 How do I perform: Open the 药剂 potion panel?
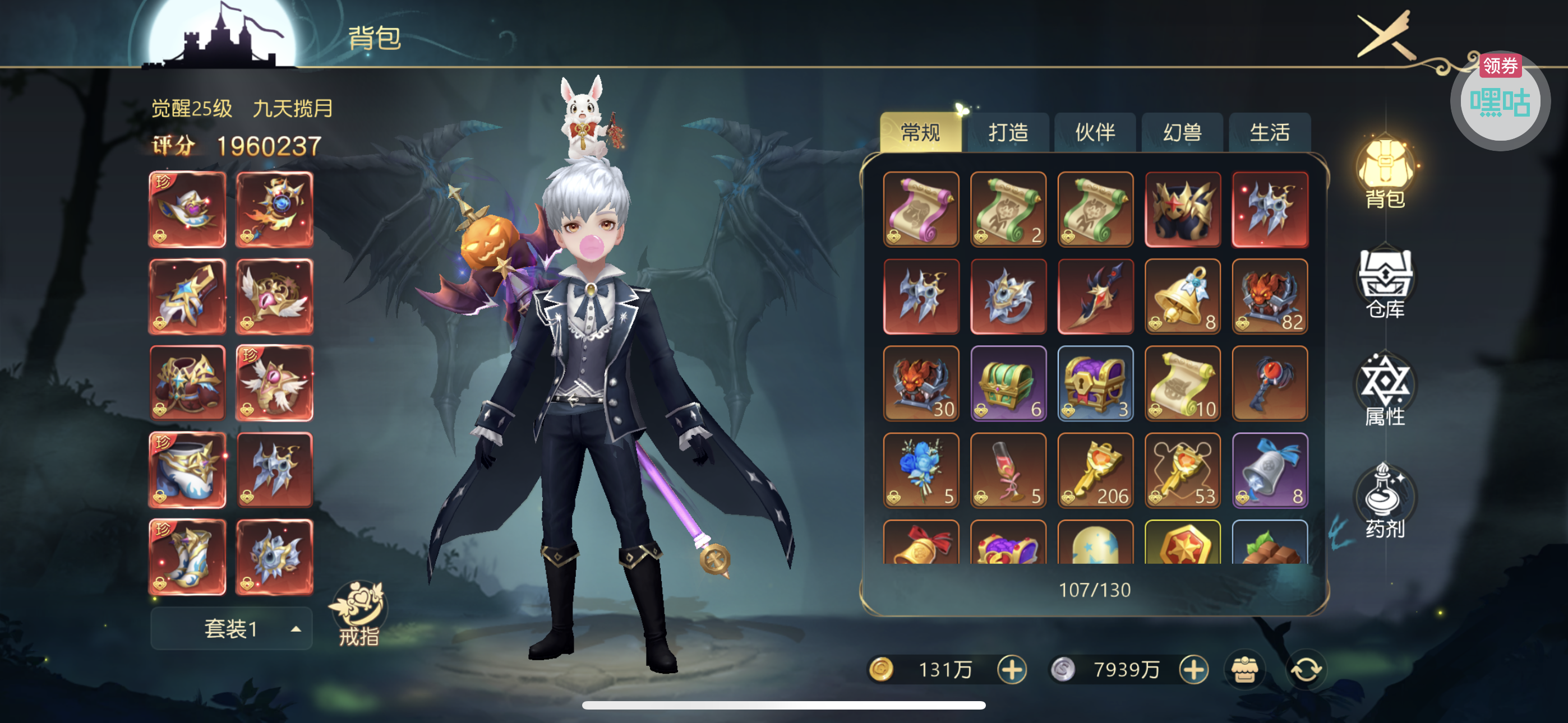(1385, 502)
